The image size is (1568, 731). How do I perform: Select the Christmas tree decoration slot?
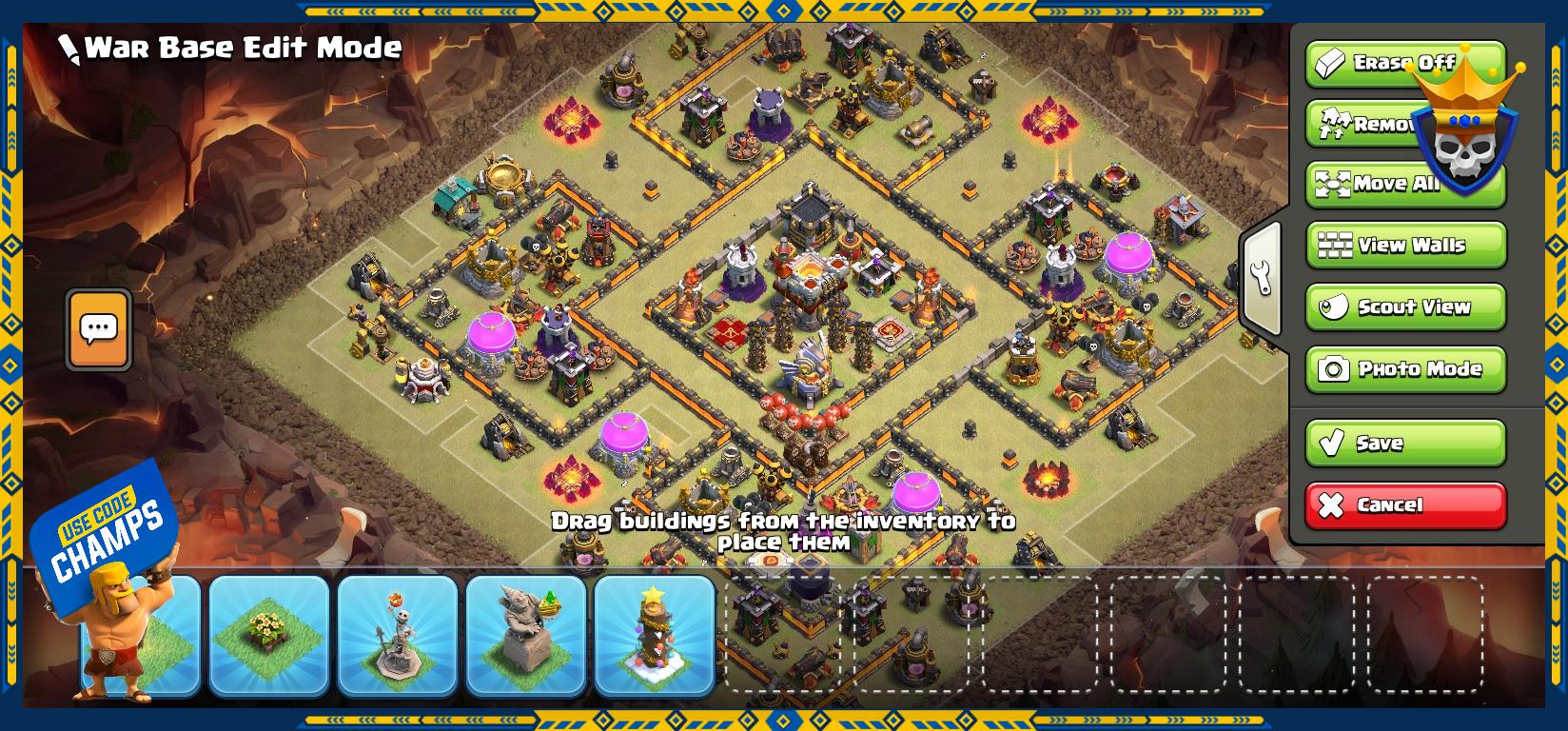655,635
